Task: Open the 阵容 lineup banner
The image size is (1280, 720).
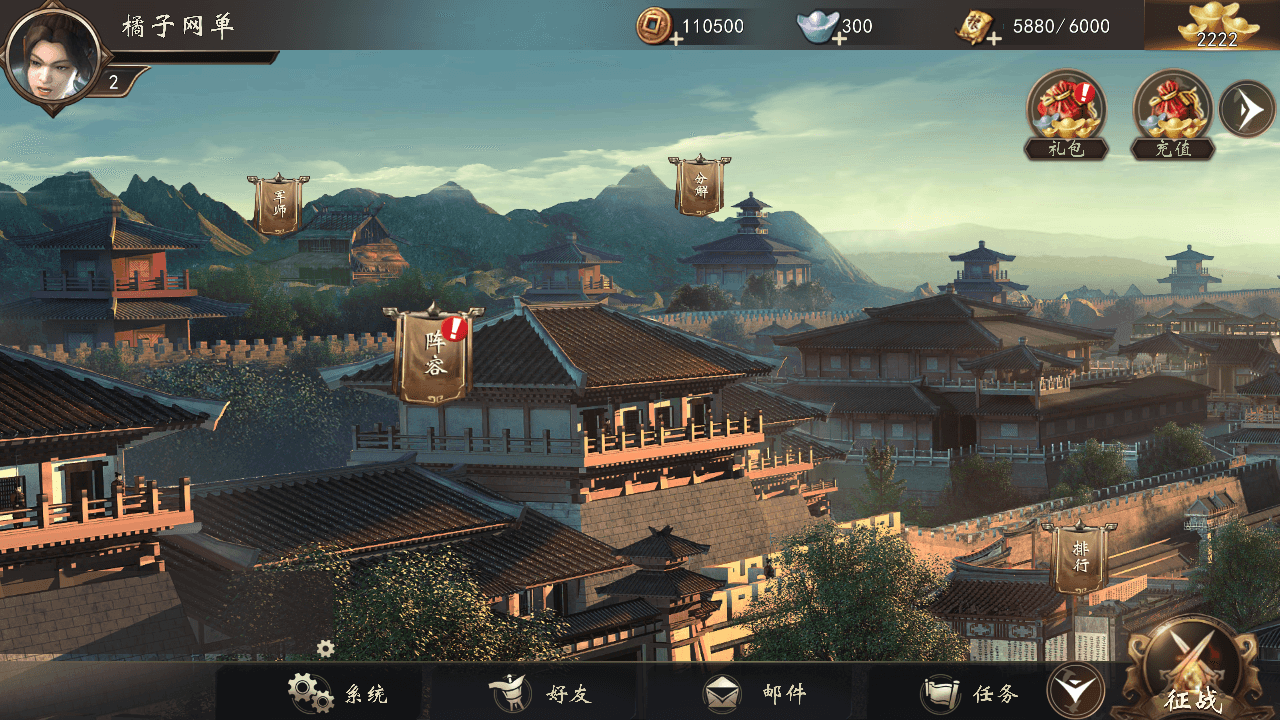Action: pyautogui.click(x=433, y=356)
